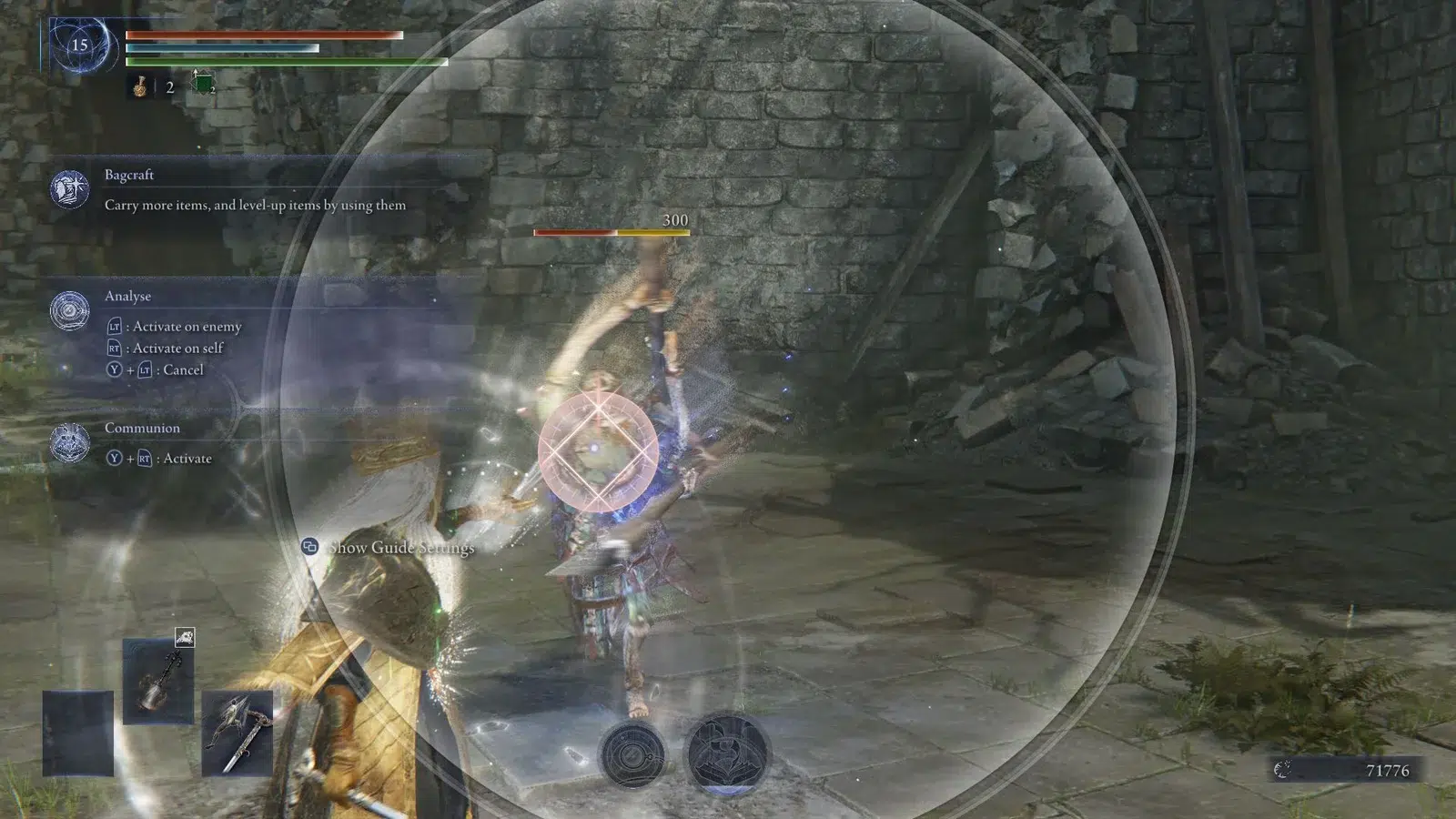1456x819 pixels.
Task: Activate the hooded figure ability at bottom center
Action: (x=725, y=753)
